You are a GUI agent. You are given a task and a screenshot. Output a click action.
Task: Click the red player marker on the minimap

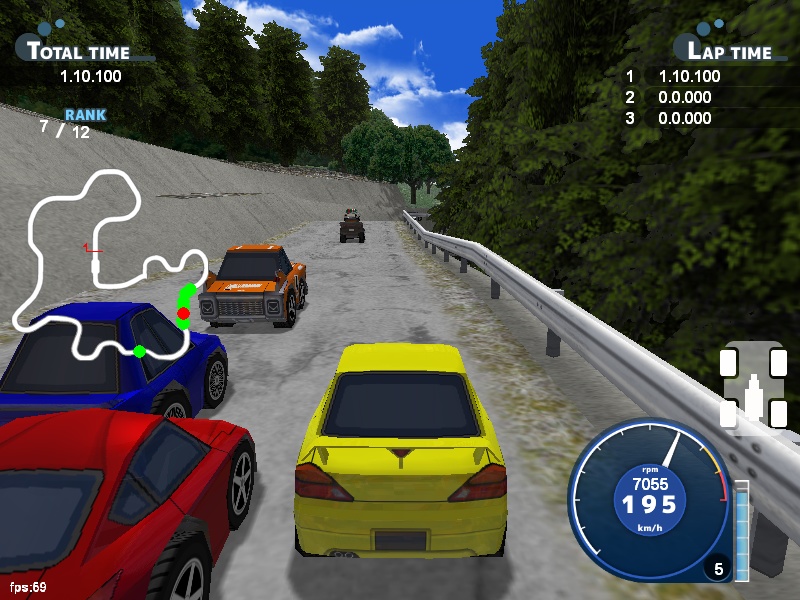coord(183,314)
